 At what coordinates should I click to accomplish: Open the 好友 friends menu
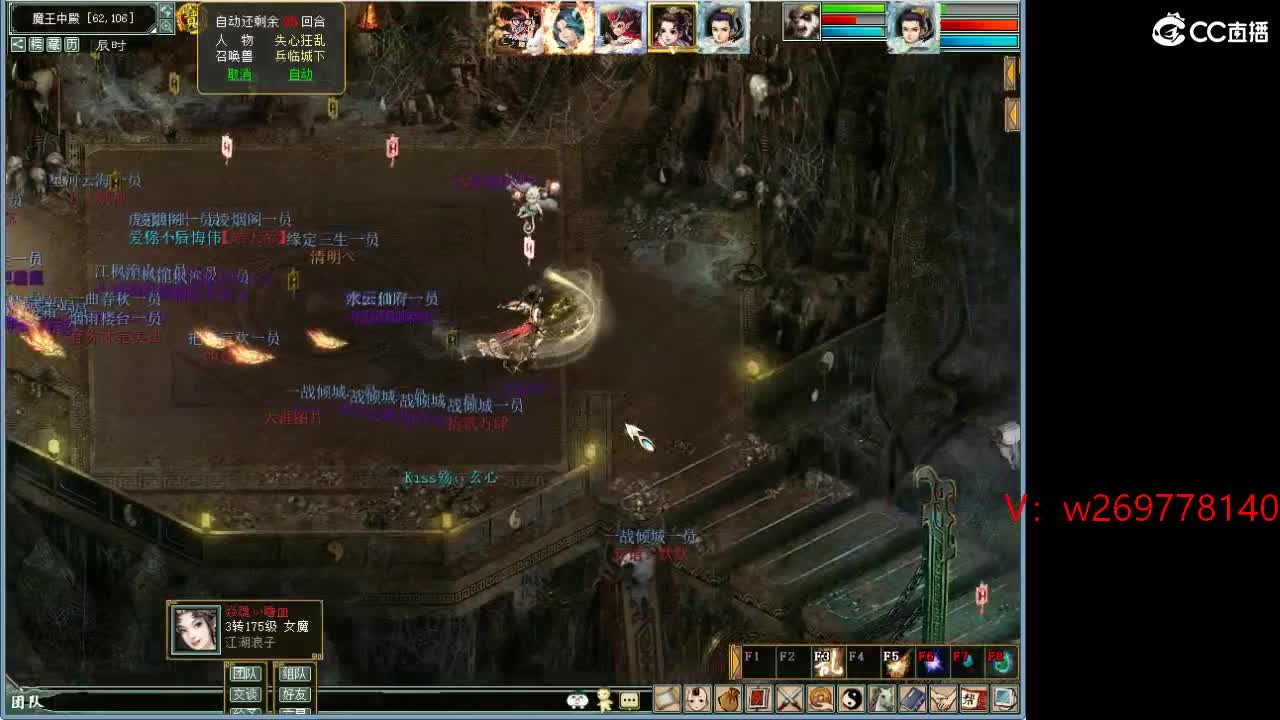click(294, 694)
